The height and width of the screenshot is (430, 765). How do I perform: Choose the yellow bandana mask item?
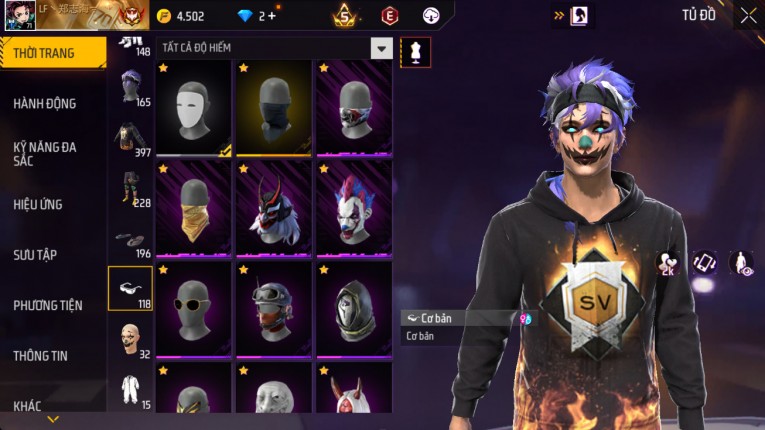194,208
